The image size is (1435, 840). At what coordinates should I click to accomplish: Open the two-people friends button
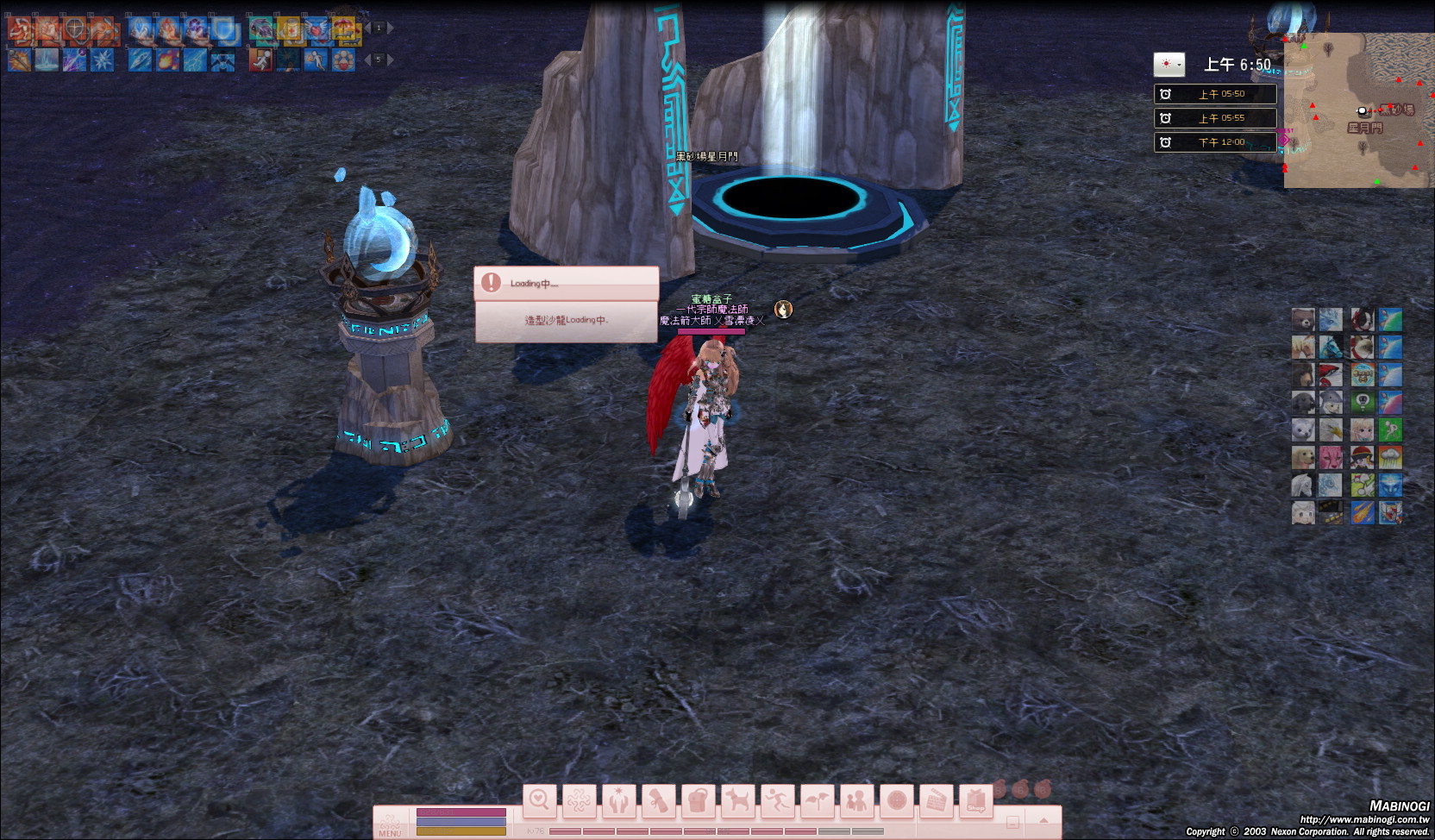856,801
